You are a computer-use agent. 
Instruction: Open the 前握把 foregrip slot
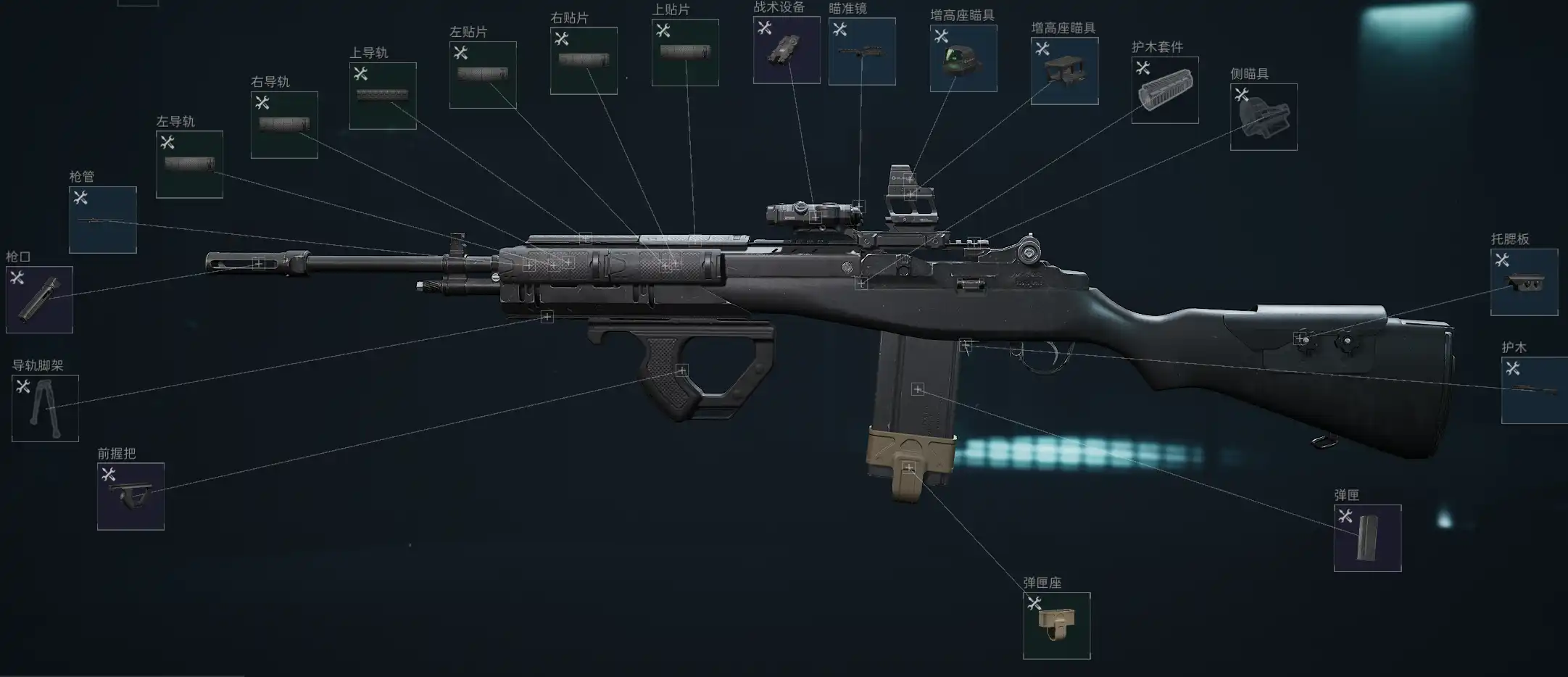click(130, 497)
